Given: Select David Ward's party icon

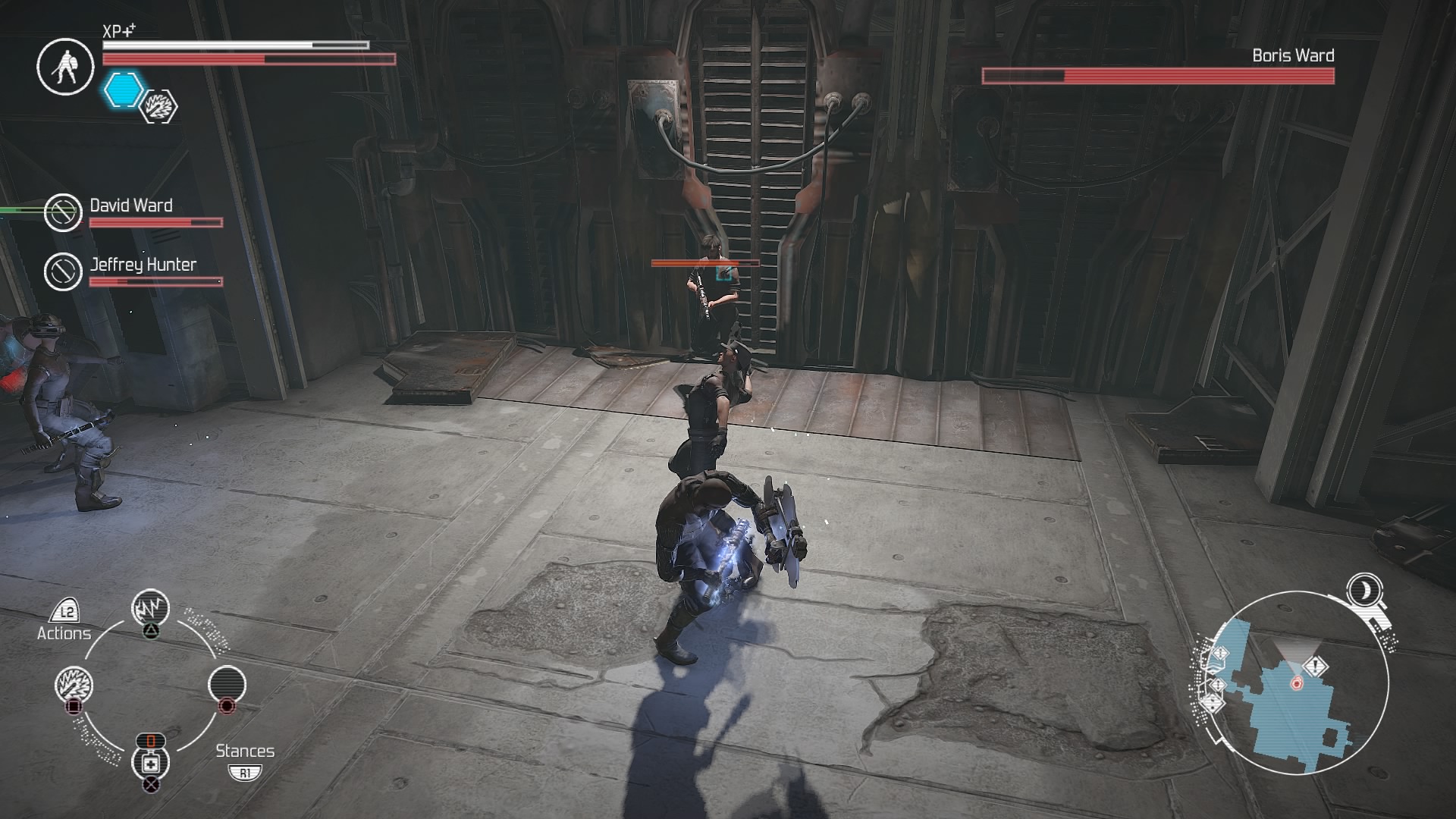Looking at the screenshot, I should (x=63, y=212).
